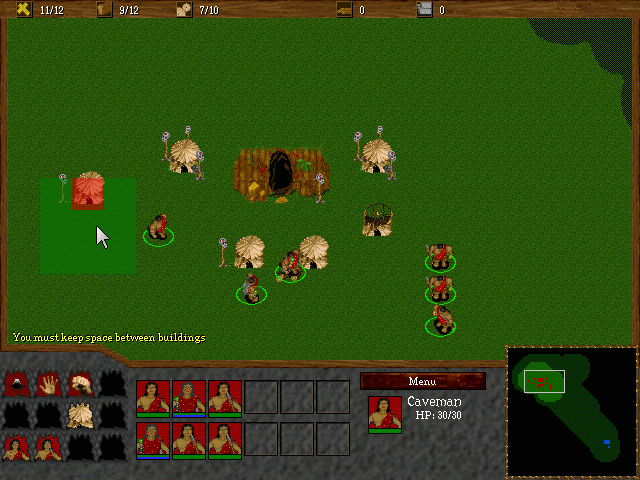640x480 pixels.
Task: Select the open hand stop command
Action: coord(50,383)
